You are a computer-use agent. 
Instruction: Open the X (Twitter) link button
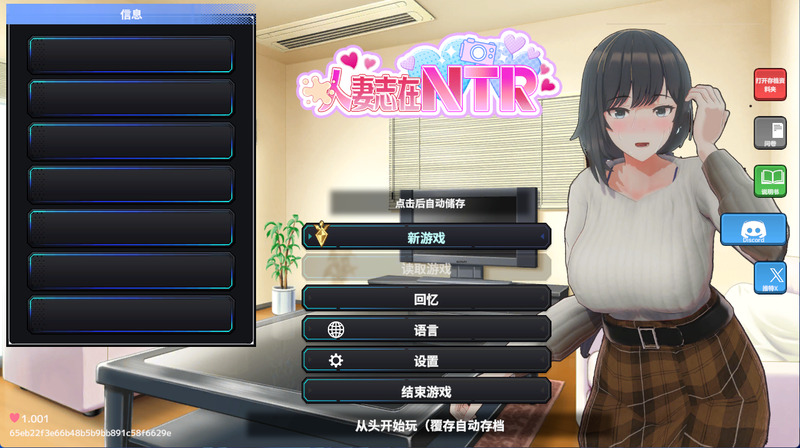770,277
